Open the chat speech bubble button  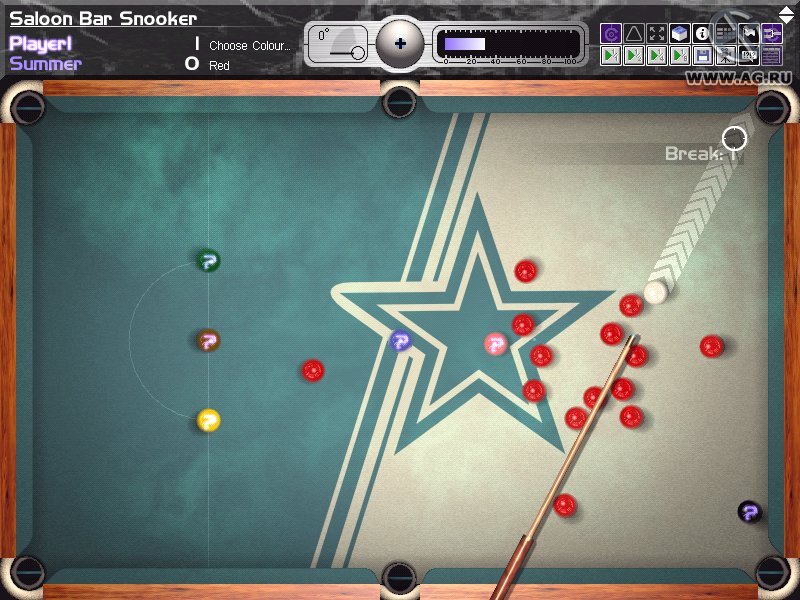pyautogui.click(x=748, y=56)
